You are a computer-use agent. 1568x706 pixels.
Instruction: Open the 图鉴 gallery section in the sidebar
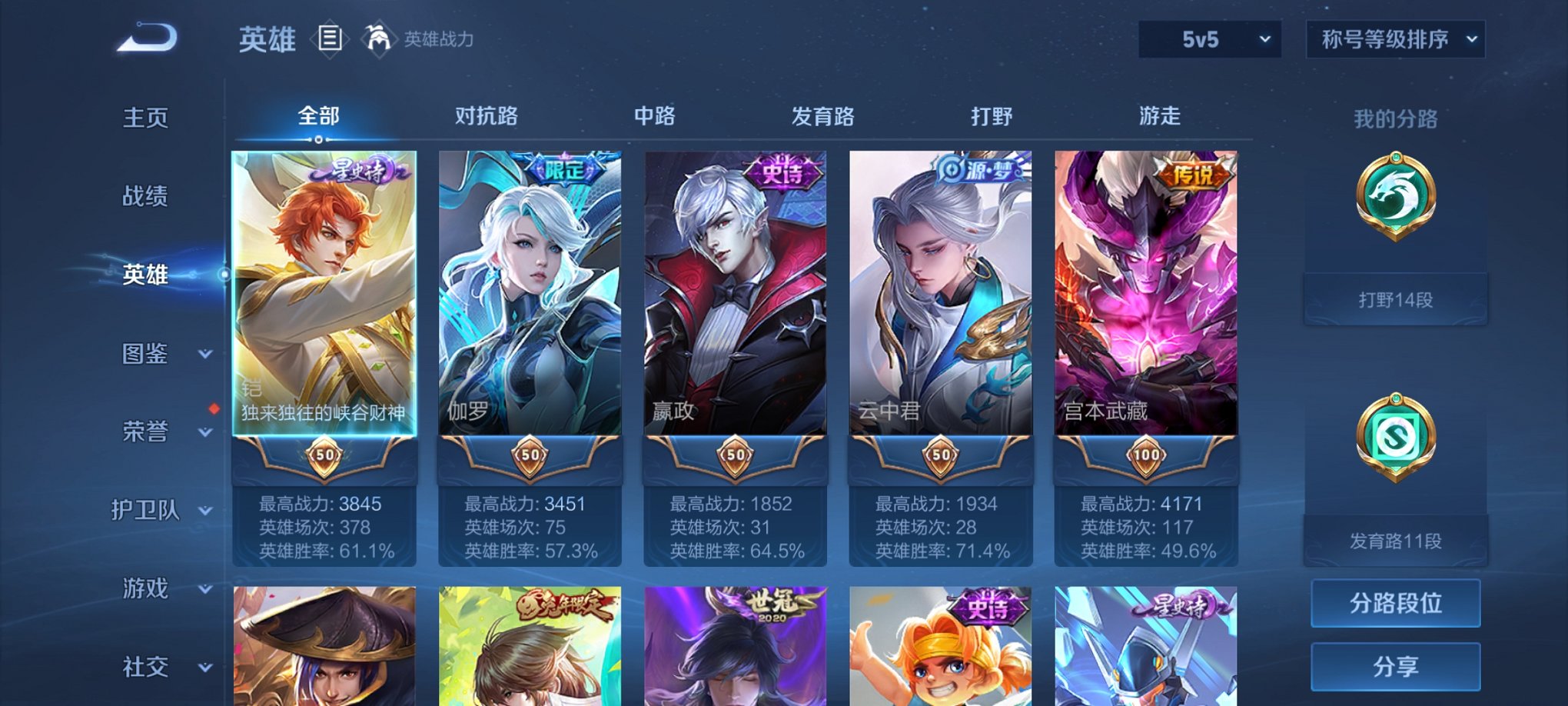point(146,355)
